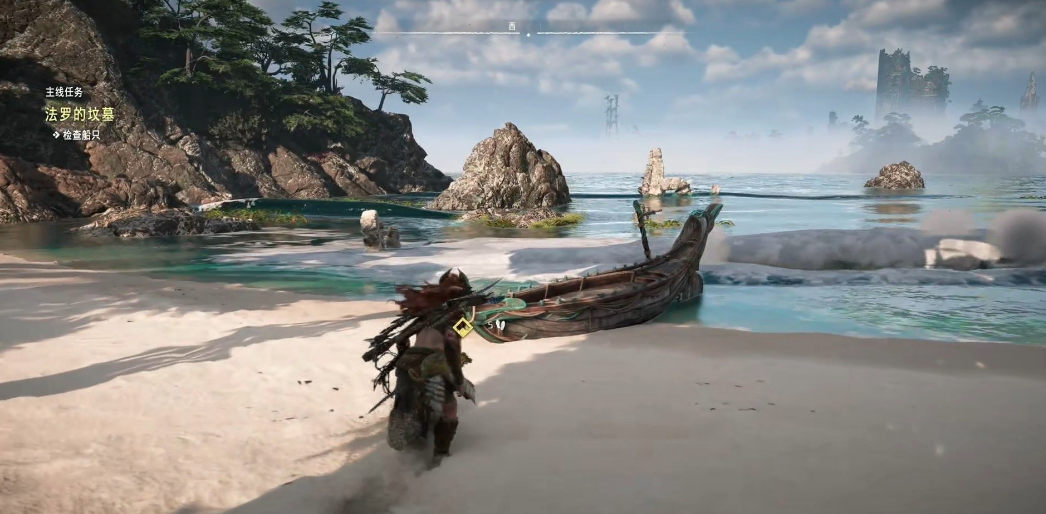Click the yellow diamond quest waypoint marker

pos(463,327)
